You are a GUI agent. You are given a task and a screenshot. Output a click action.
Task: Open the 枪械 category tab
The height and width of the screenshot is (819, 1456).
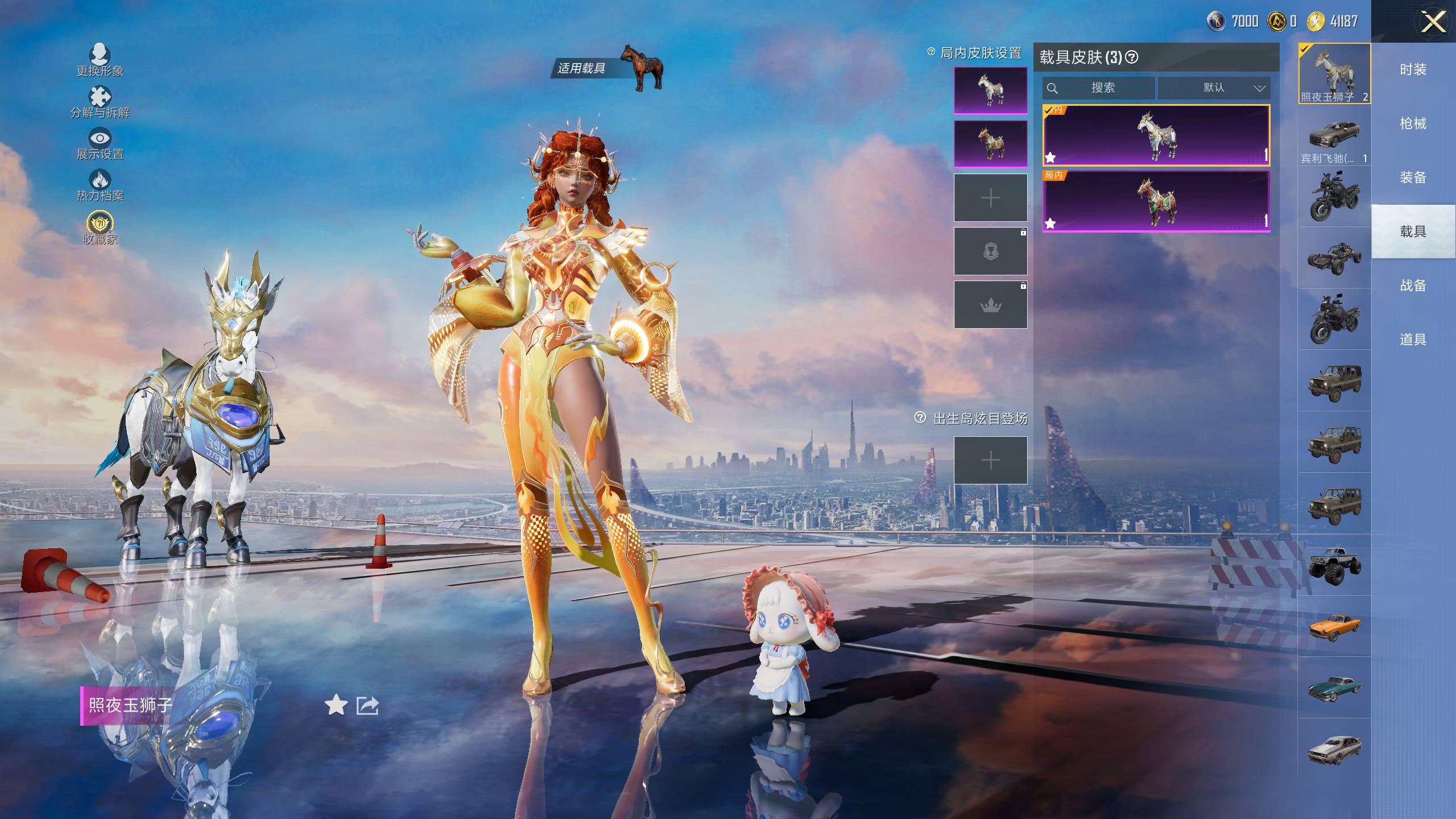point(1413,123)
